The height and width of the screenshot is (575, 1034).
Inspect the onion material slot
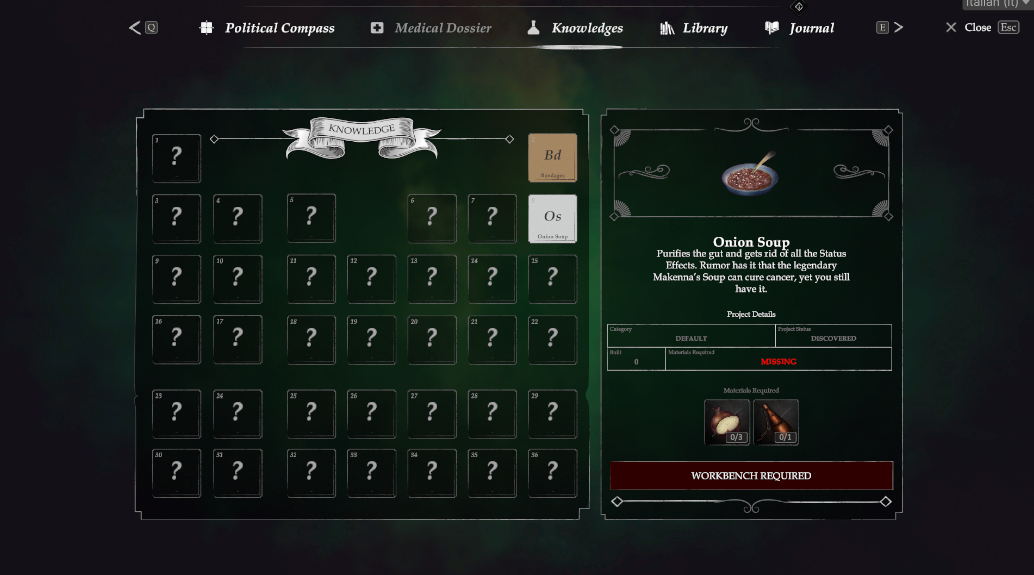[x=727, y=422]
